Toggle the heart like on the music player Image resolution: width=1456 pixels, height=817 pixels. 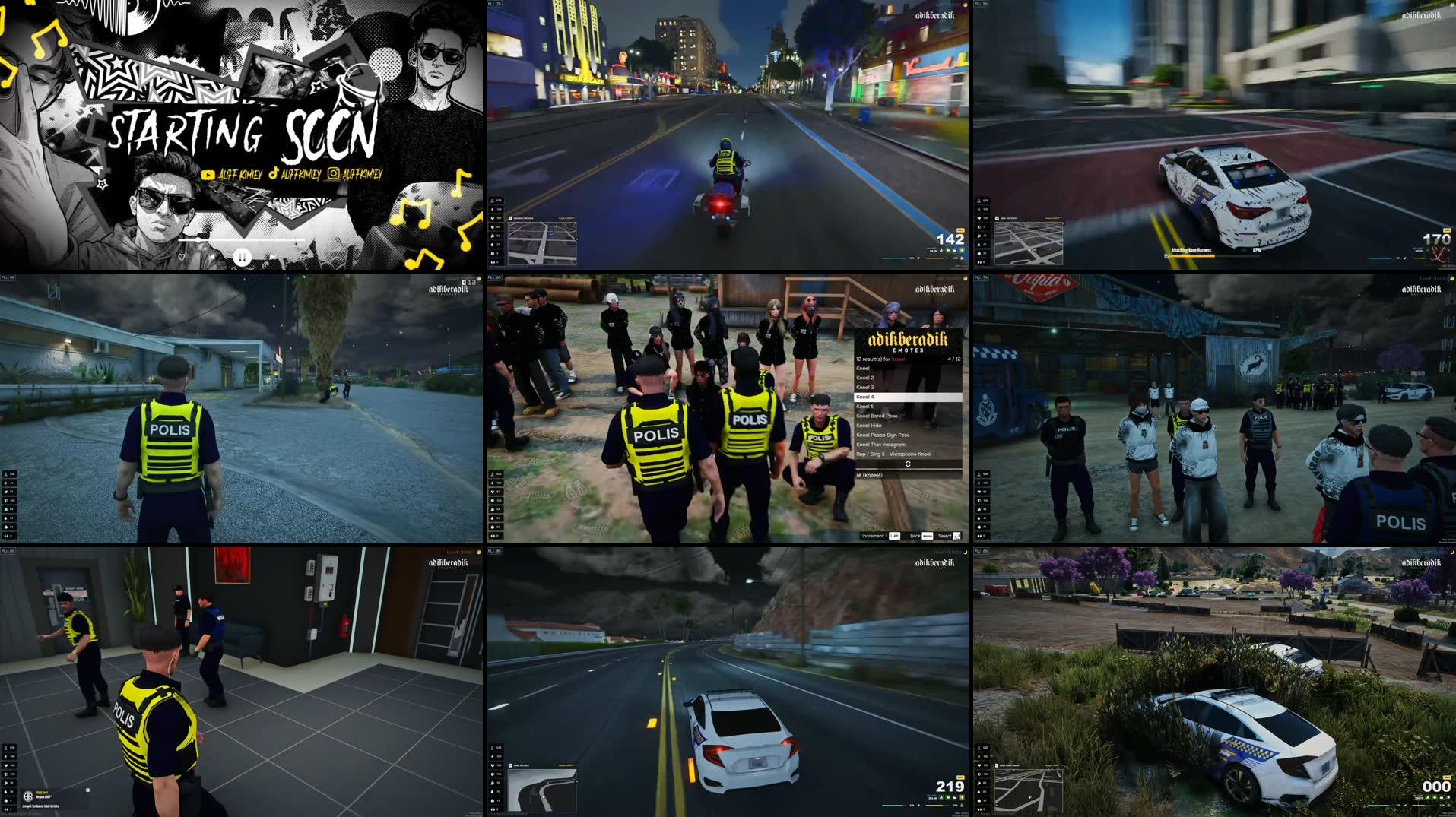(x=182, y=258)
